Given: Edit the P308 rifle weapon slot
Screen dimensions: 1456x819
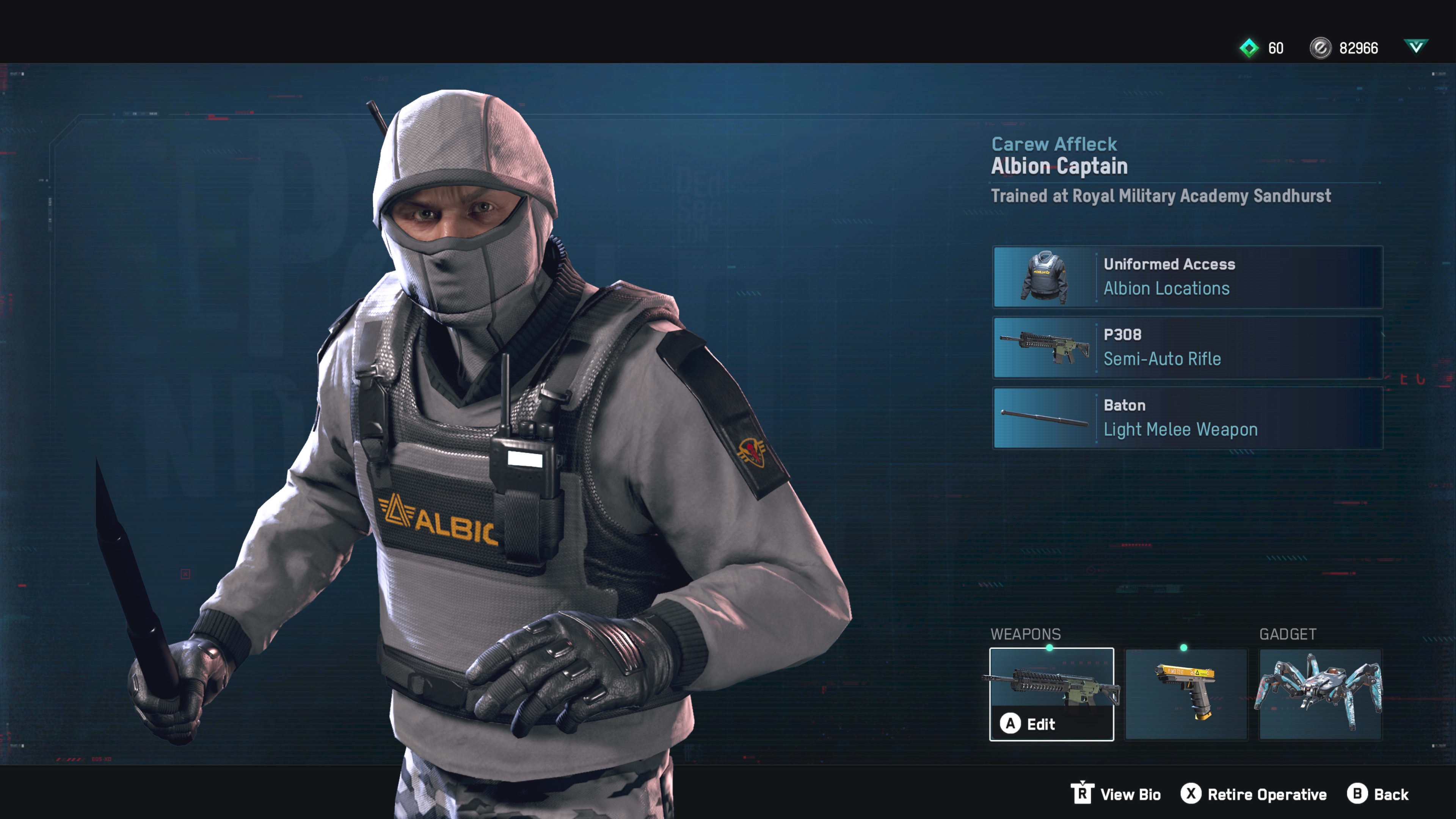Looking at the screenshot, I should 1051,693.
